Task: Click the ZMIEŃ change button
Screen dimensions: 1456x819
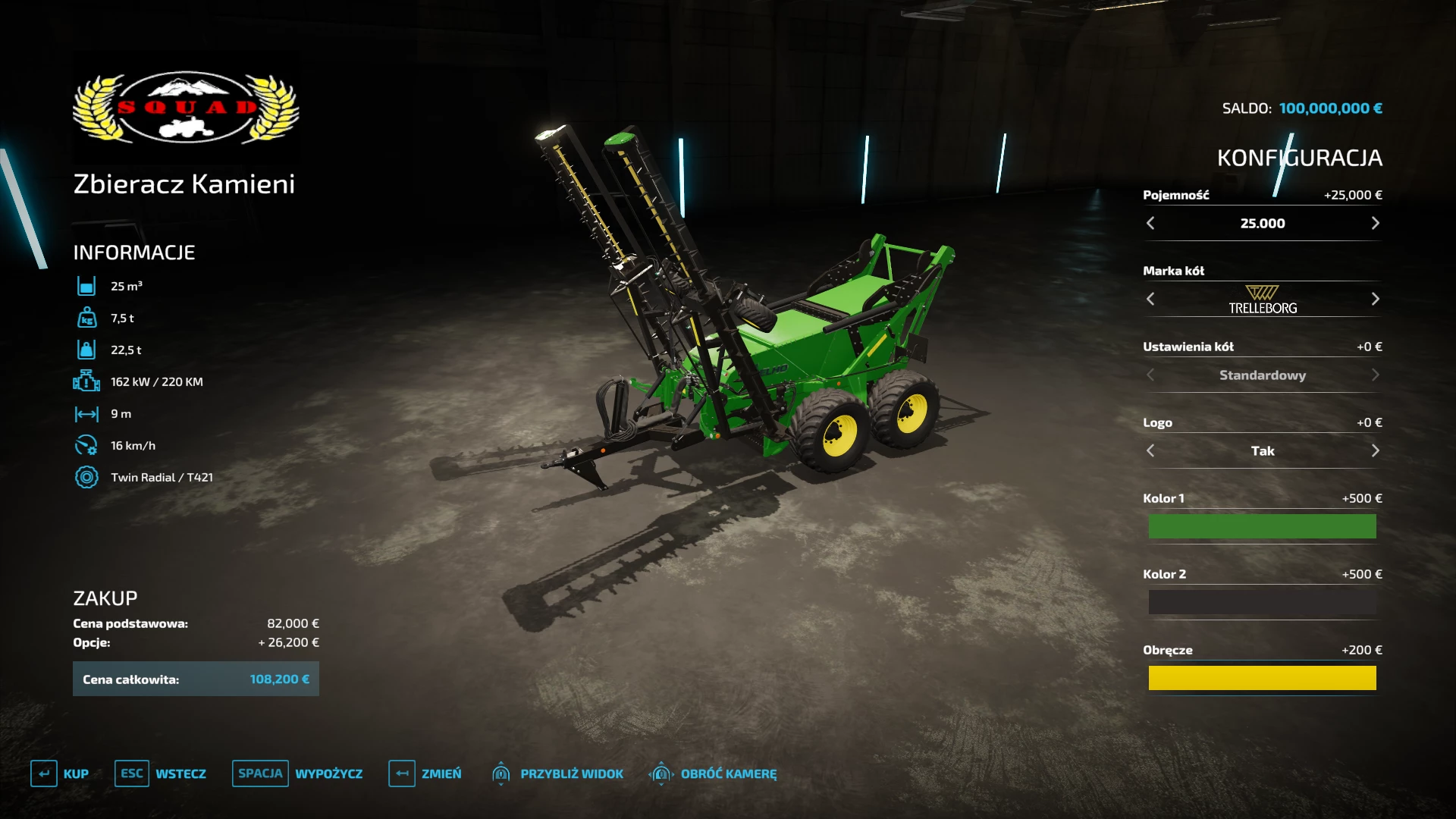Action: [425, 773]
